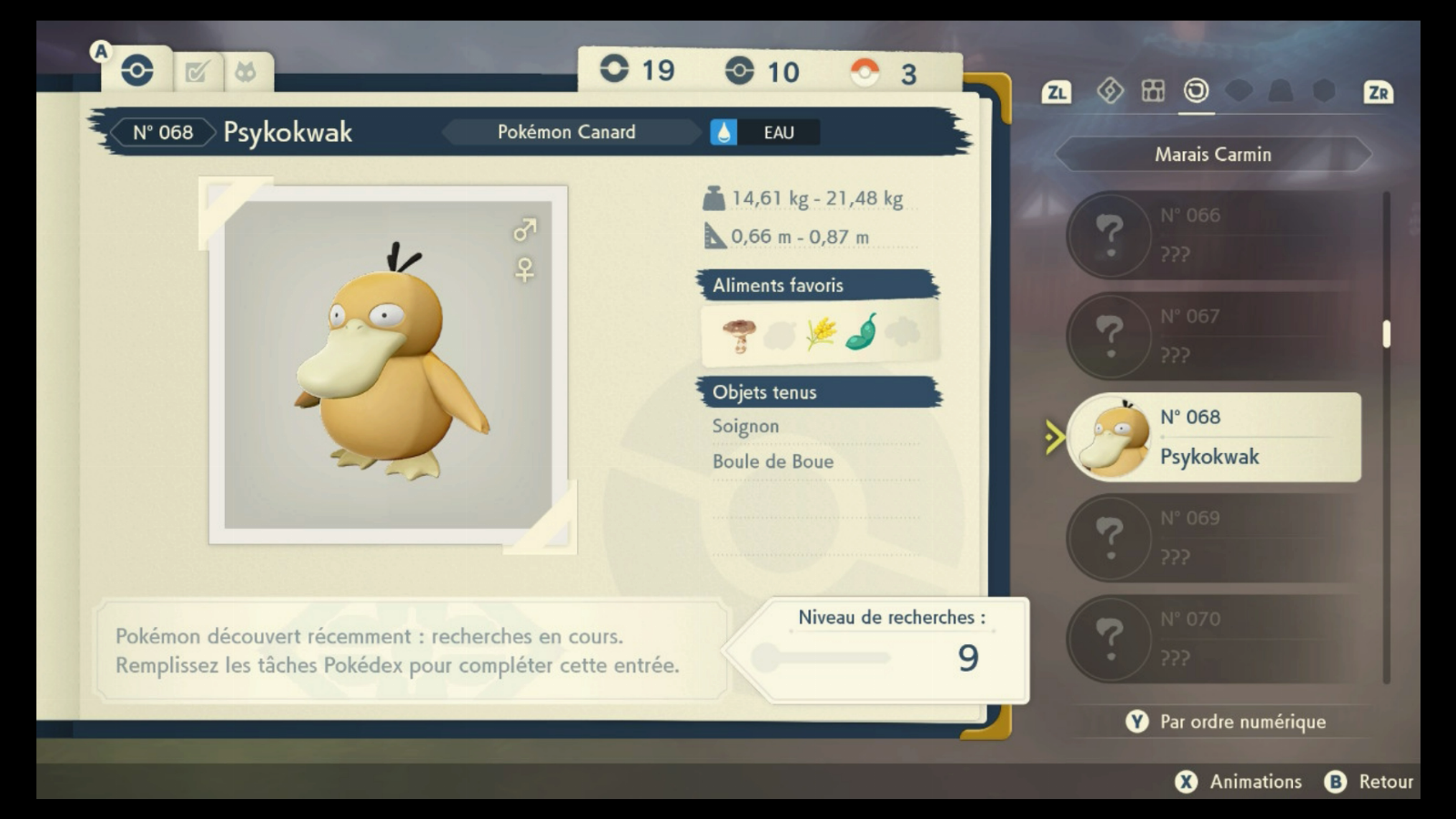
Task: Select the Poké Ball general info tab
Action: tap(137, 70)
